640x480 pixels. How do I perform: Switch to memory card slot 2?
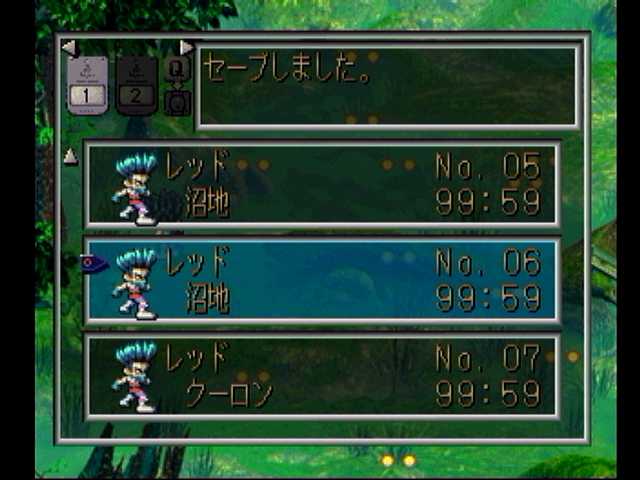click(136, 85)
